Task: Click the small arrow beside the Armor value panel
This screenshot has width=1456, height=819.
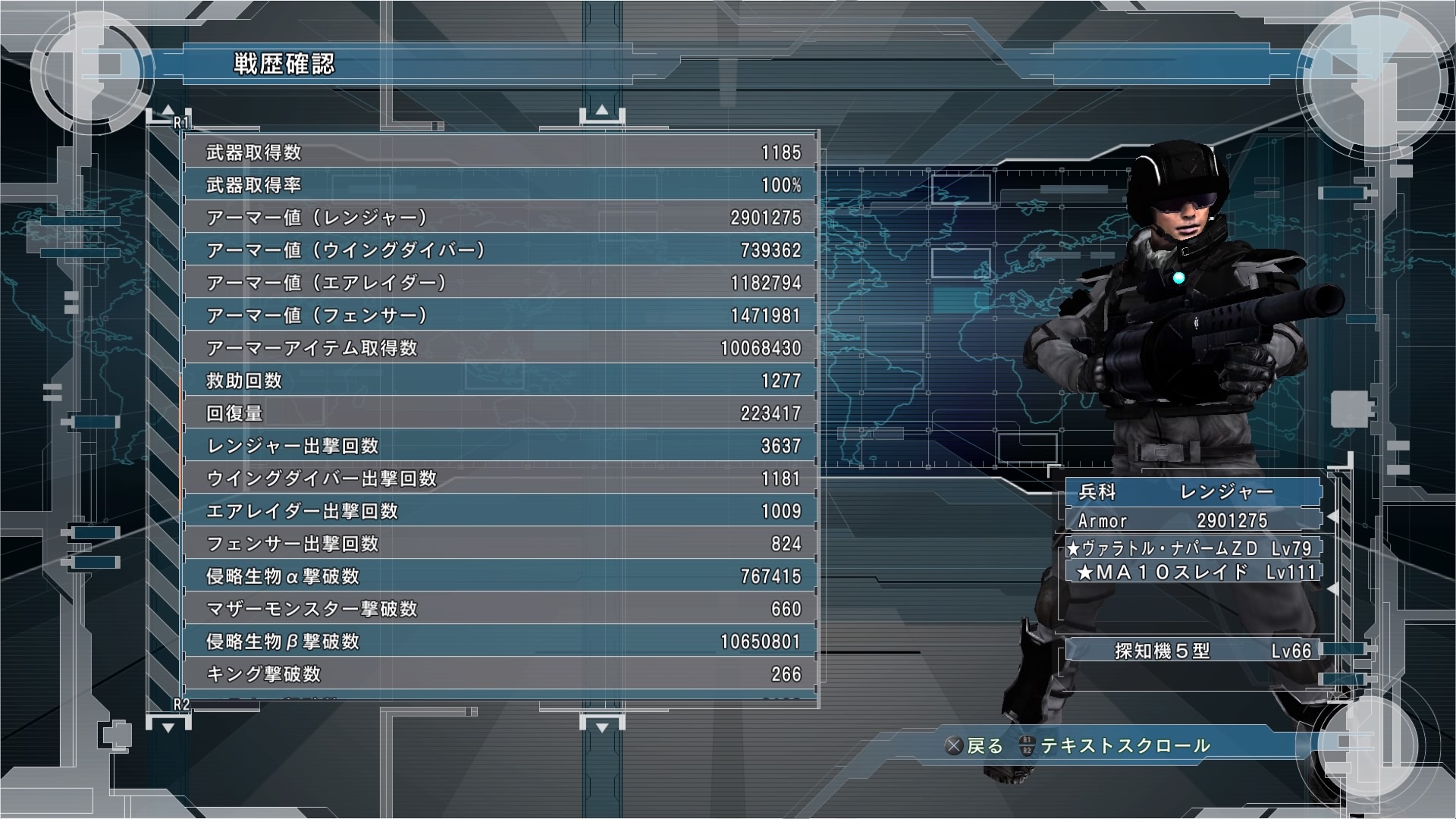Action: 1332,518
